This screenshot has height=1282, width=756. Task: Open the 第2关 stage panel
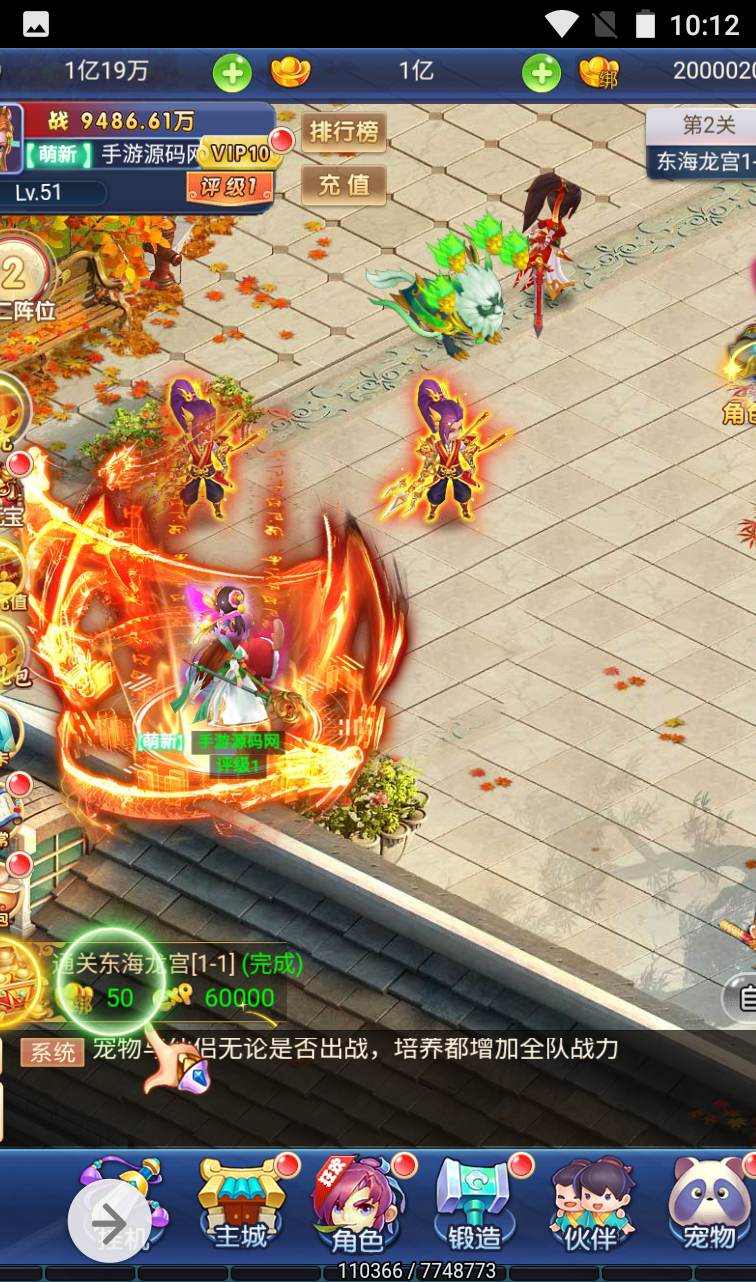[x=705, y=142]
